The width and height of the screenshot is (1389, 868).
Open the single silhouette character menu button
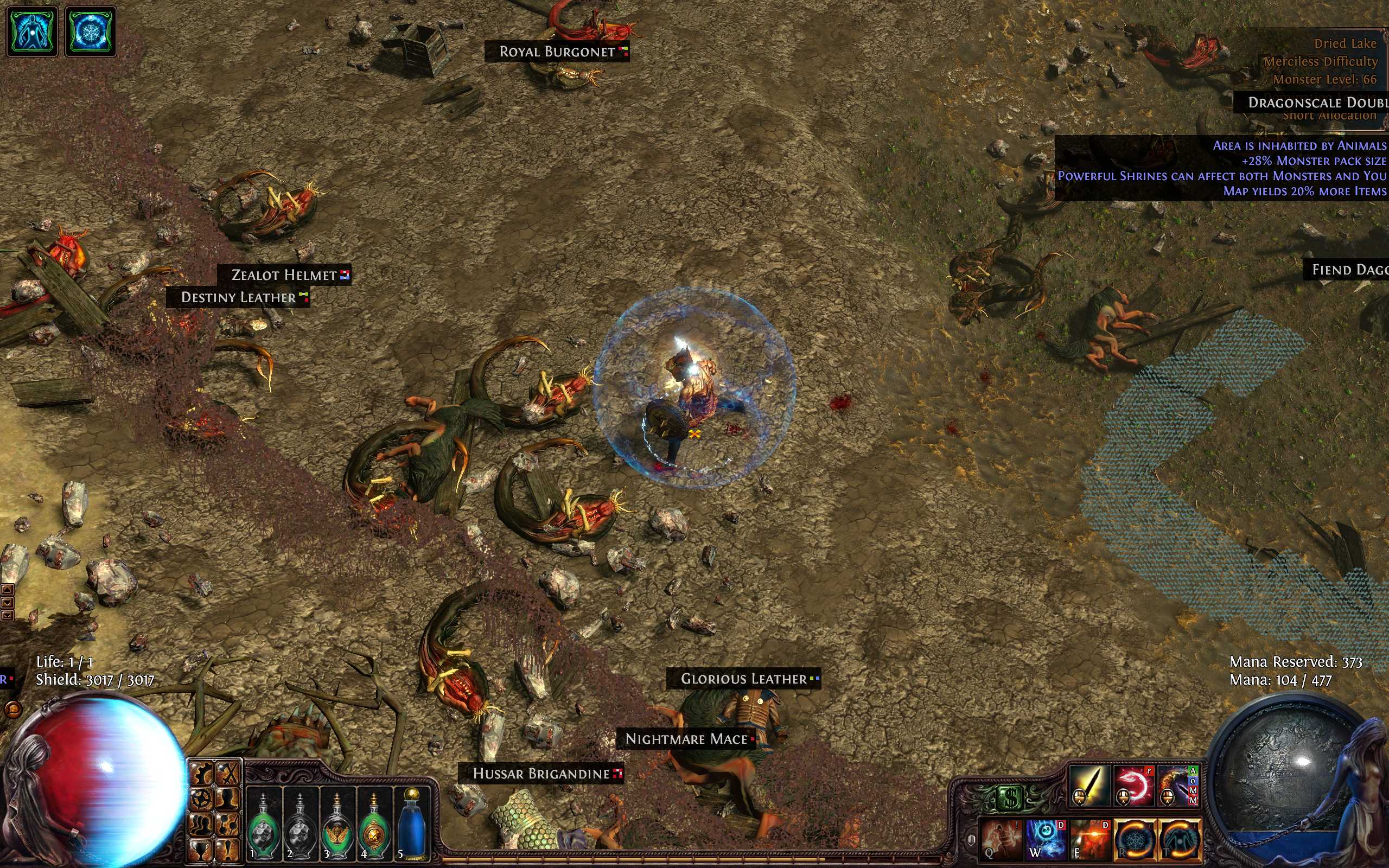click(x=229, y=799)
